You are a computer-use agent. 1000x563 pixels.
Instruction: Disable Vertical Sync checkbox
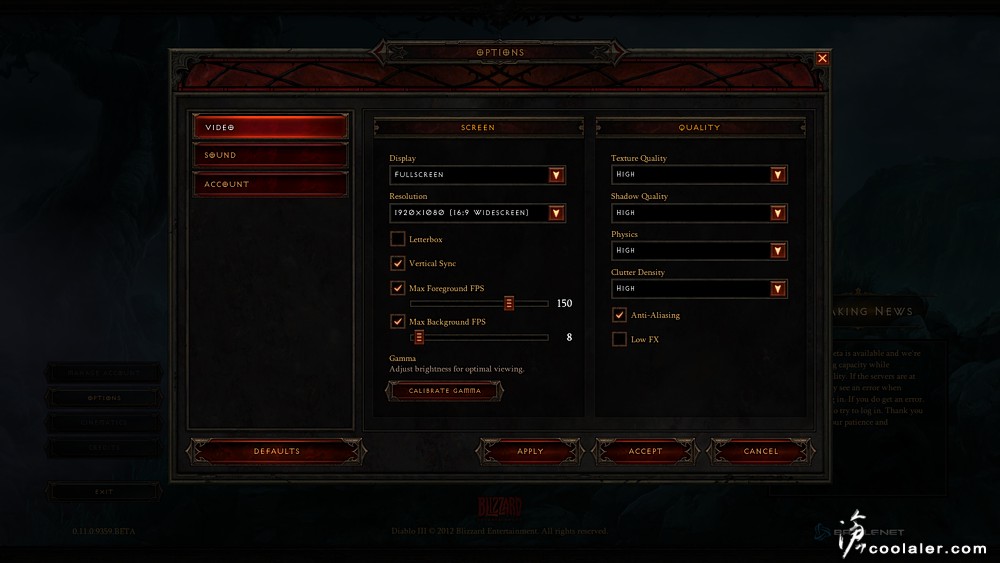(398, 263)
